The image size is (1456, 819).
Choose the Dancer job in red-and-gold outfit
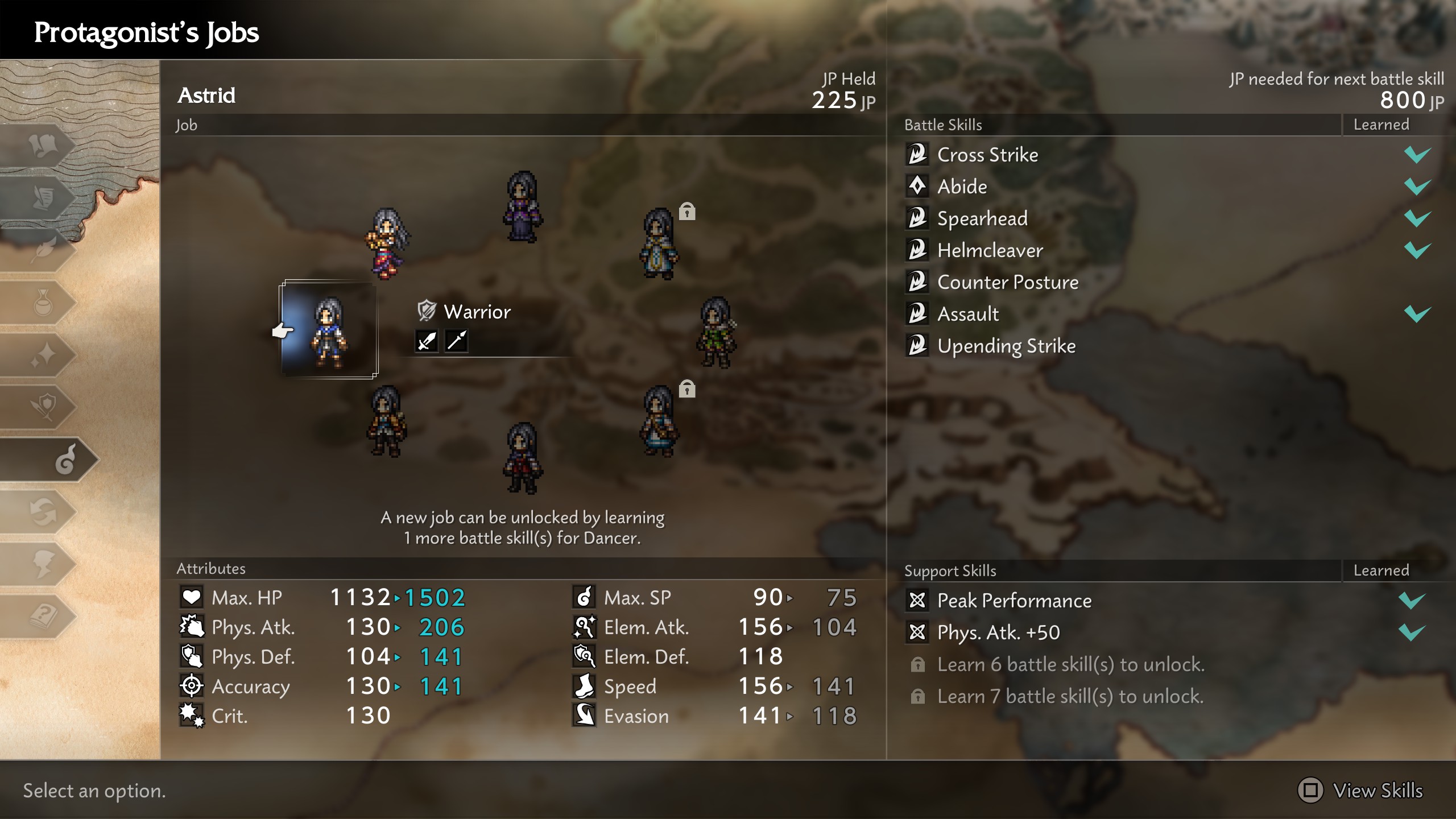point(387,243)
